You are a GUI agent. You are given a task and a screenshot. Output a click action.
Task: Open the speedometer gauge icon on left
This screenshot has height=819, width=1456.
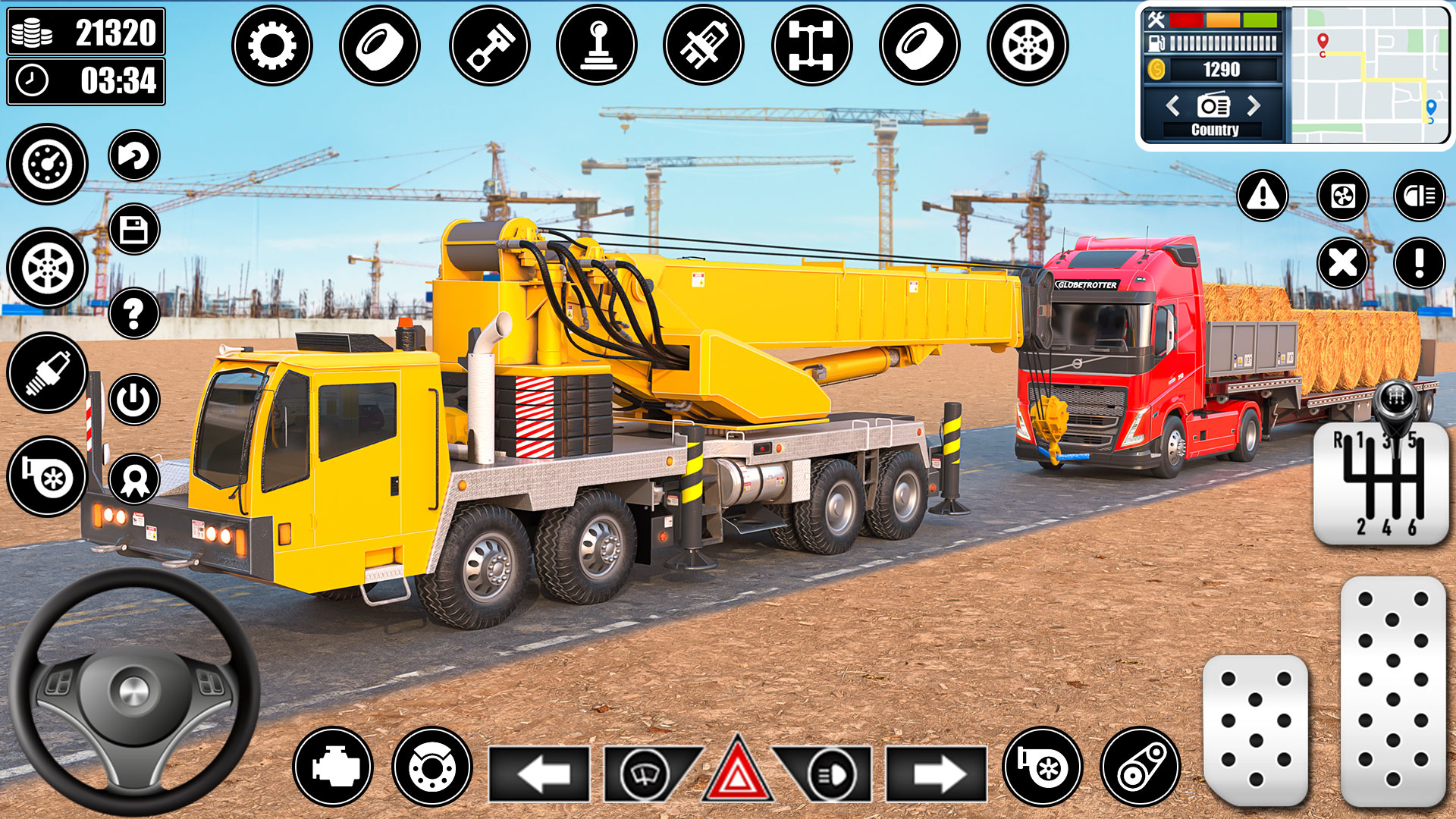coord(47,163)
